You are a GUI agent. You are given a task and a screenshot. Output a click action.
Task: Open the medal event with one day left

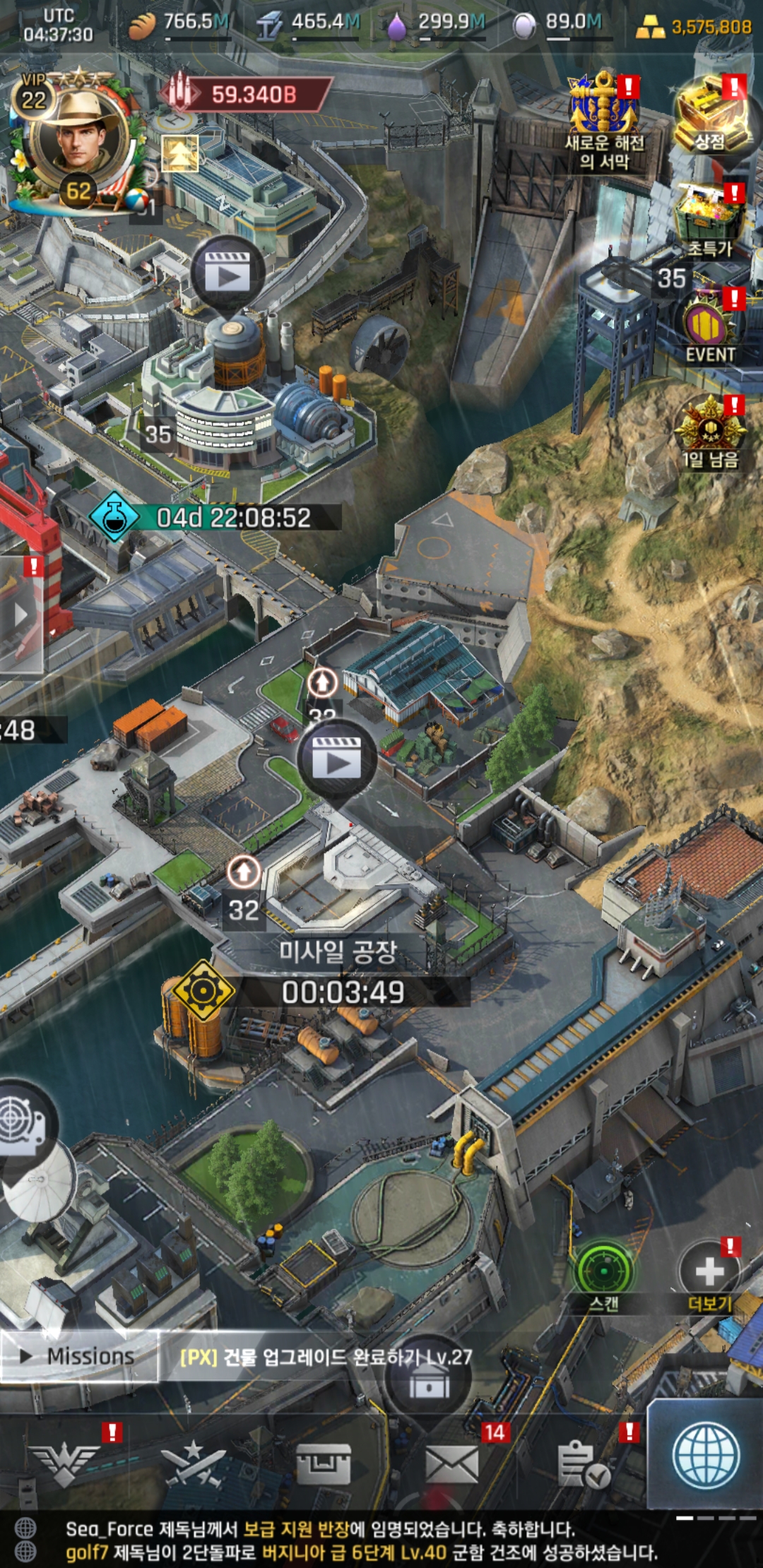(710, 432)
